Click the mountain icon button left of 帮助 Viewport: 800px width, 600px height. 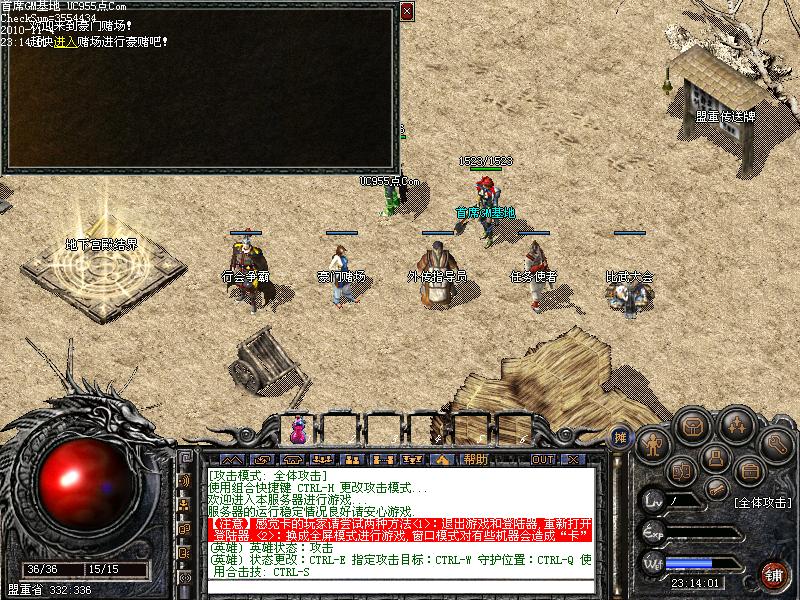click(441, 459)
